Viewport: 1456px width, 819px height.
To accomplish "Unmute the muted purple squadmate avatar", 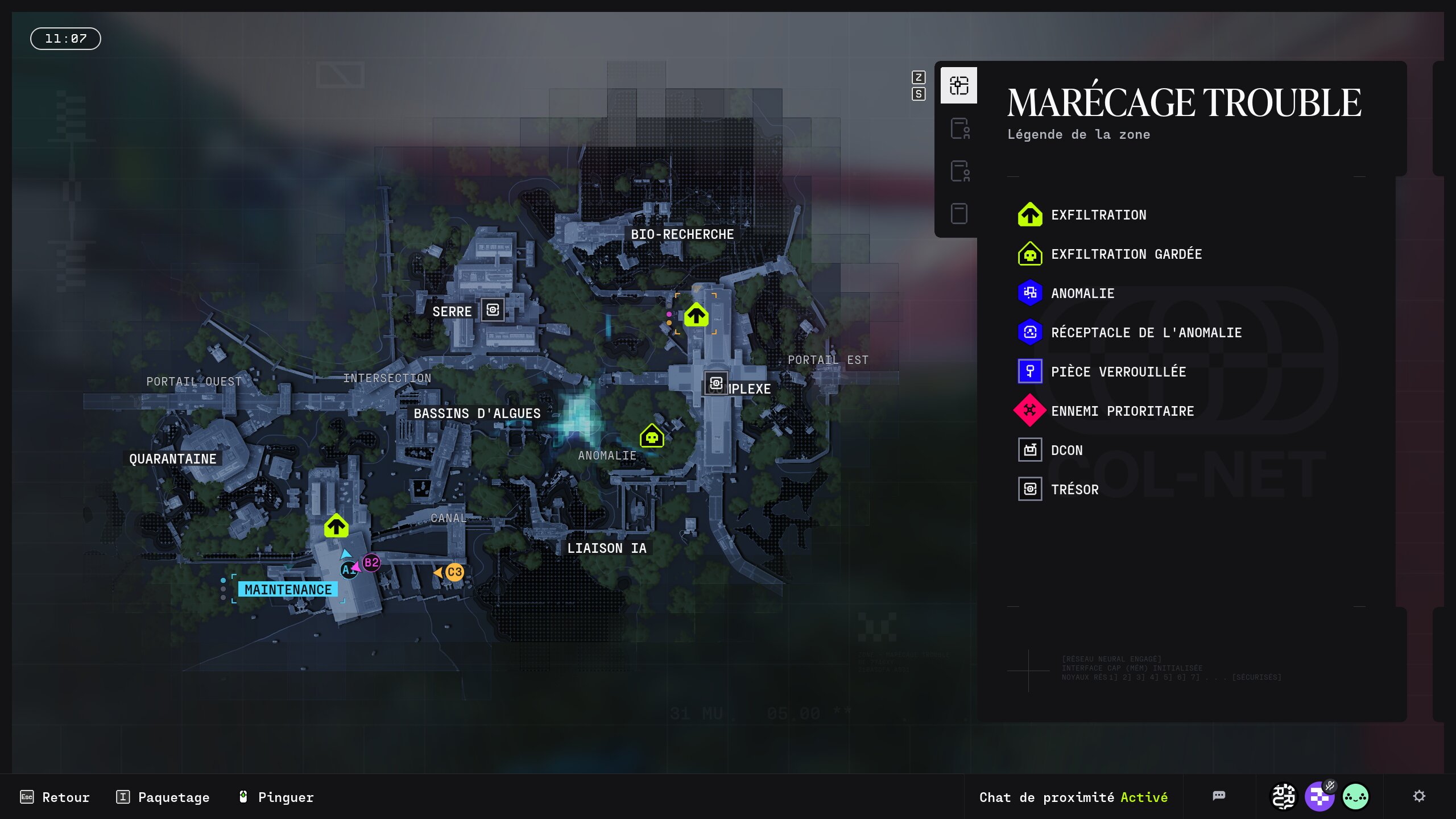I will point(1319,797).
